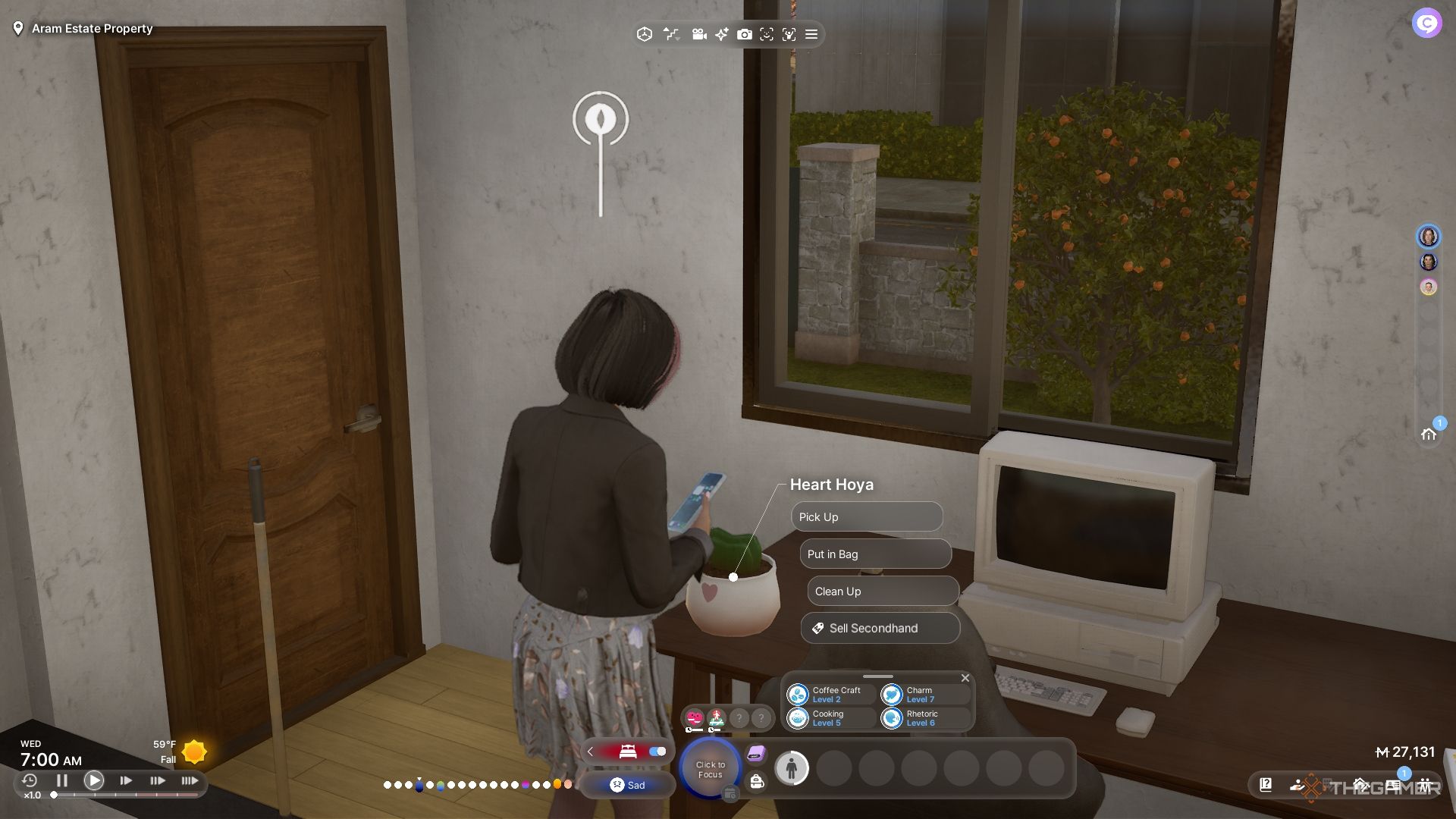Choose the Clean Up interaction
This screenshot has width=1456, height=819.
[883, 591]
